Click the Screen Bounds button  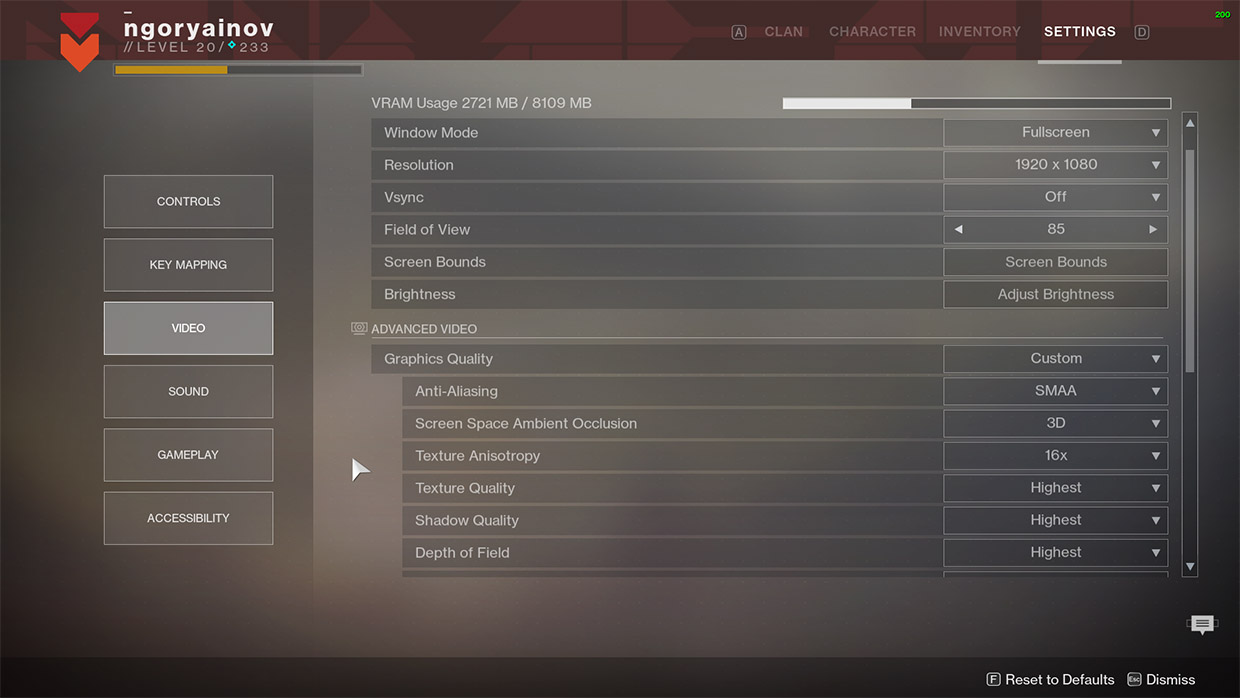coord(1056,262)
